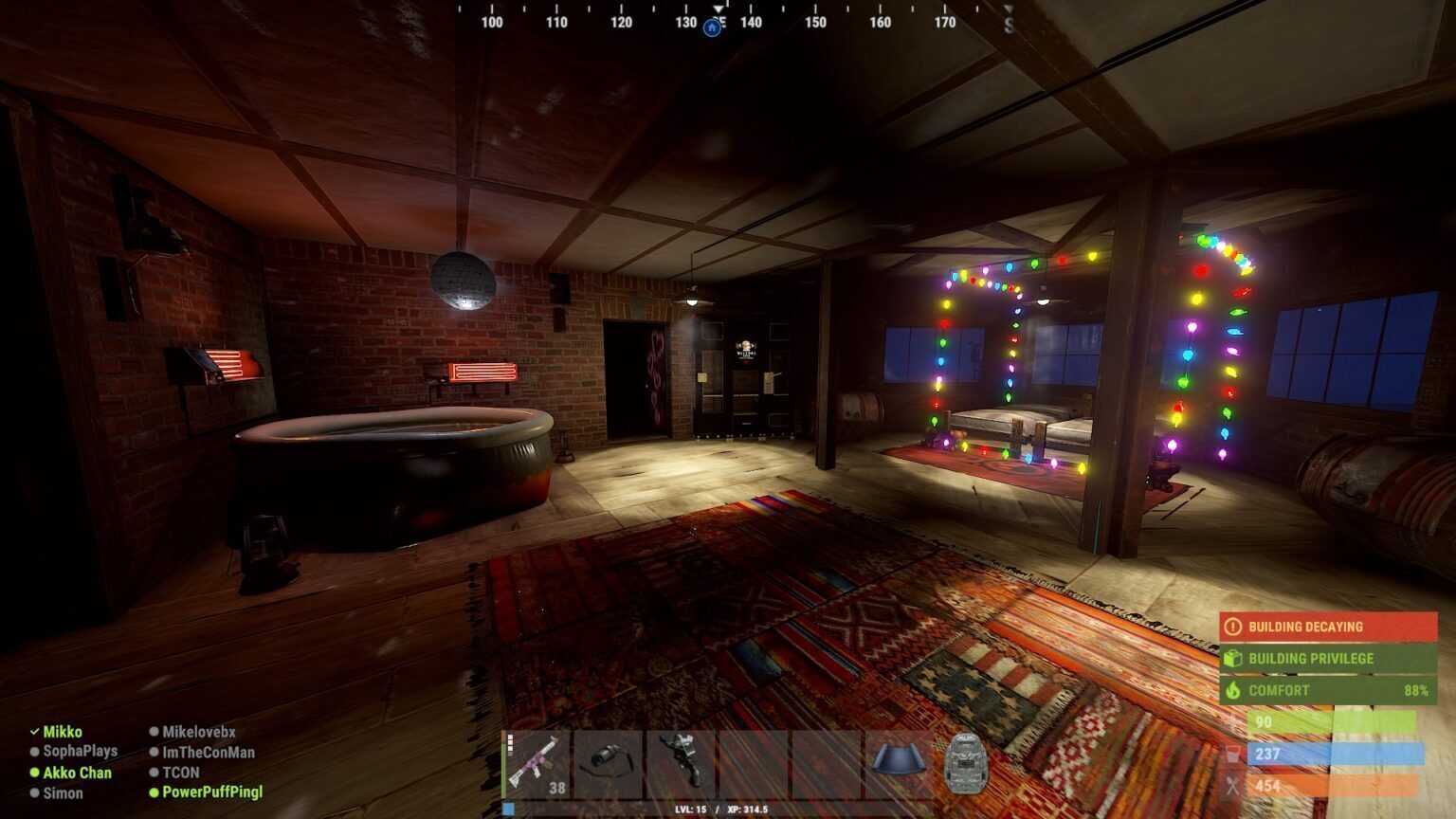The width and height of the screenshot is (1456, 819).
Task: Click the Building Privilege status
Action: pos(1327,658)
